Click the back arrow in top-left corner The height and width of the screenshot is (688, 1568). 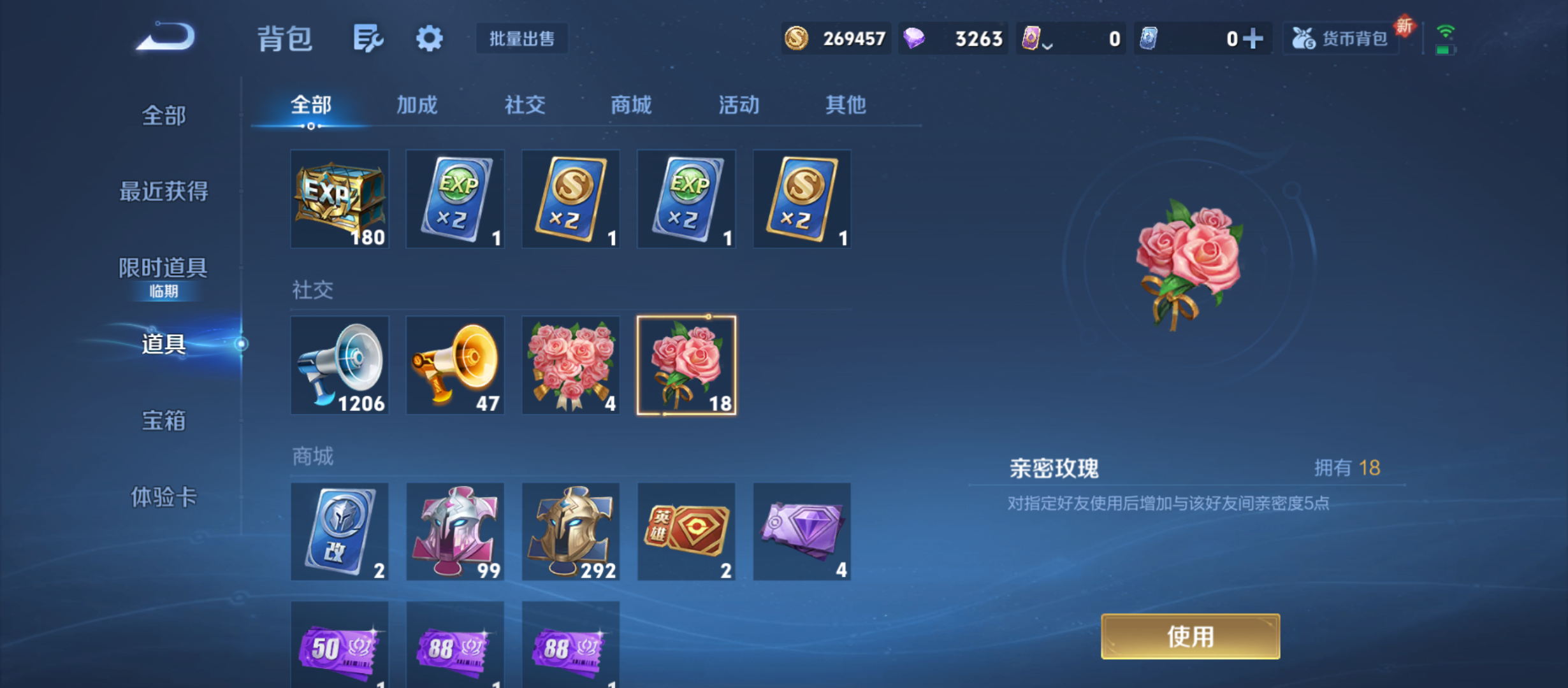[166, 37]
